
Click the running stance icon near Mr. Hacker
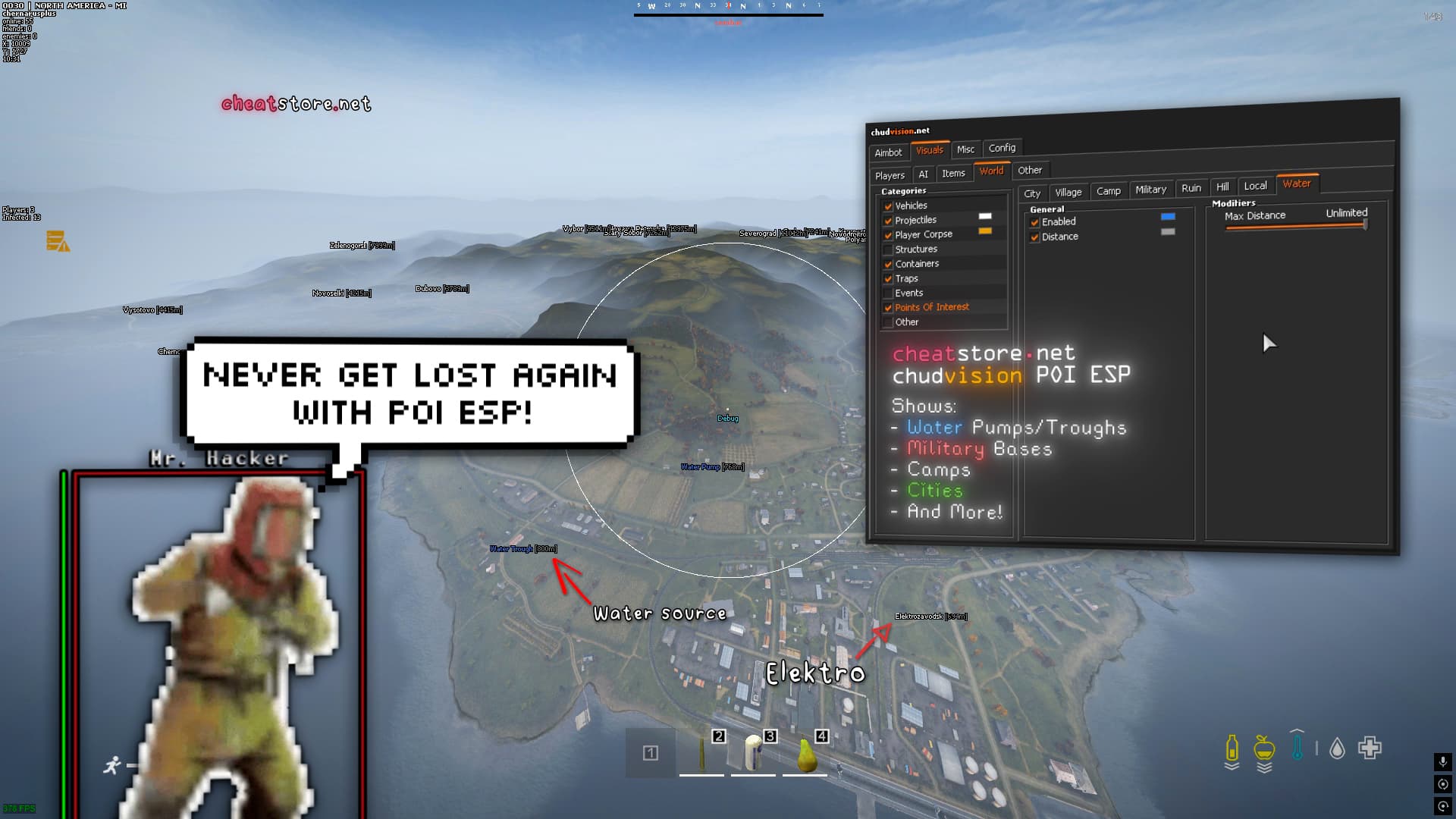tap(114, 764)
